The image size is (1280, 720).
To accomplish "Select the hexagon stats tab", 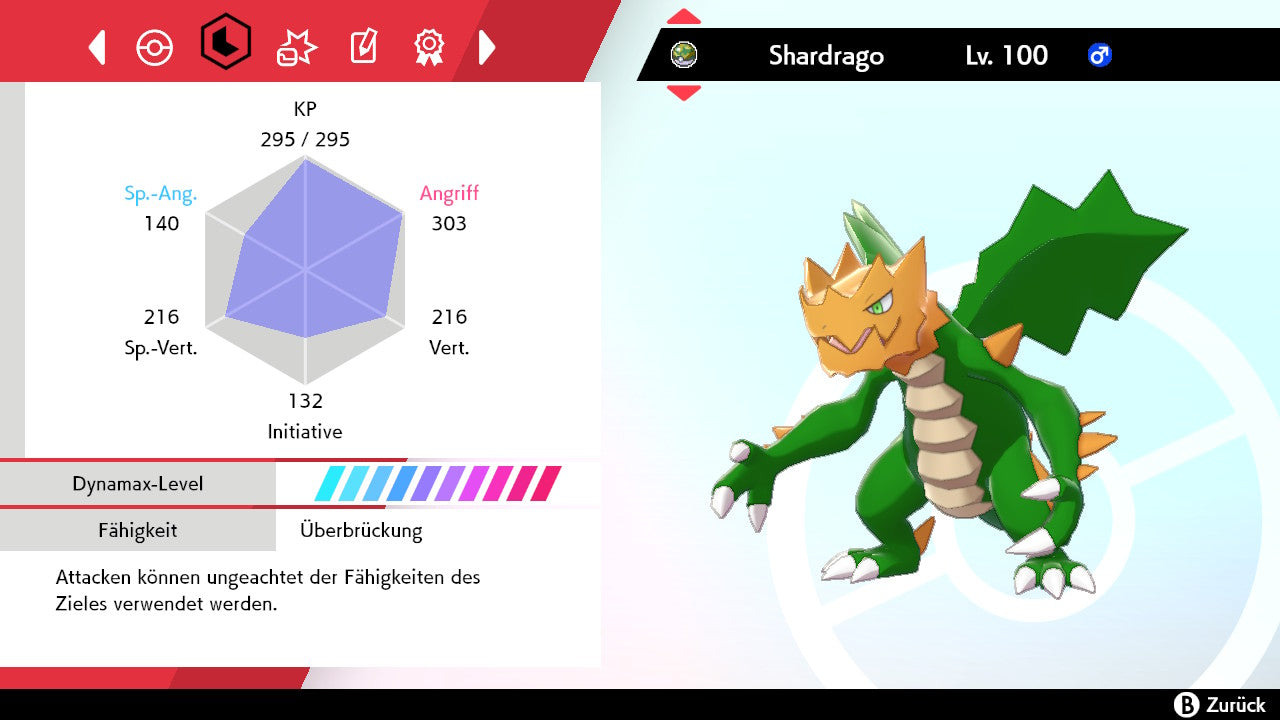I will tap(225, 42).
